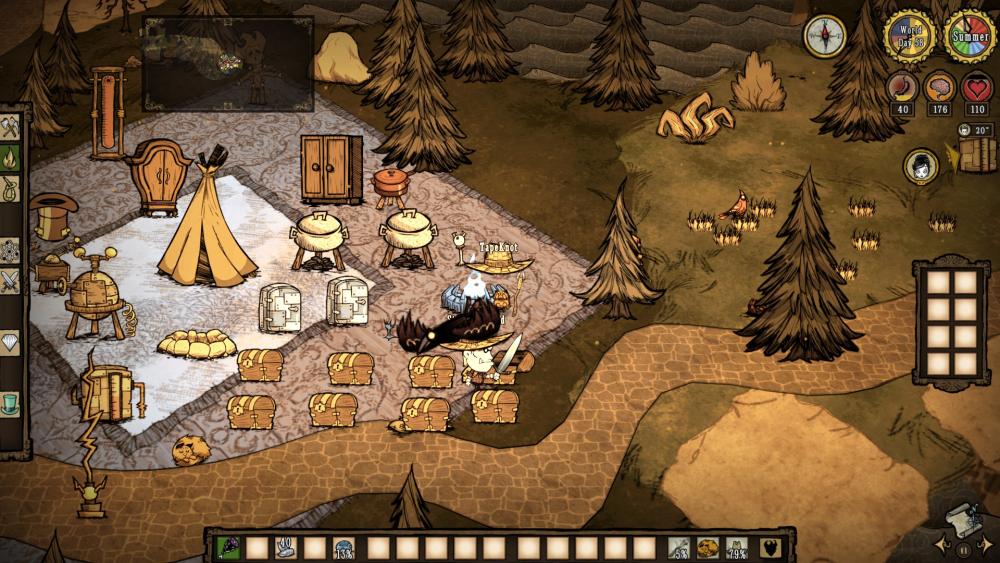
Task: Click the equipped hand tool at 5%
Action: 679,548
